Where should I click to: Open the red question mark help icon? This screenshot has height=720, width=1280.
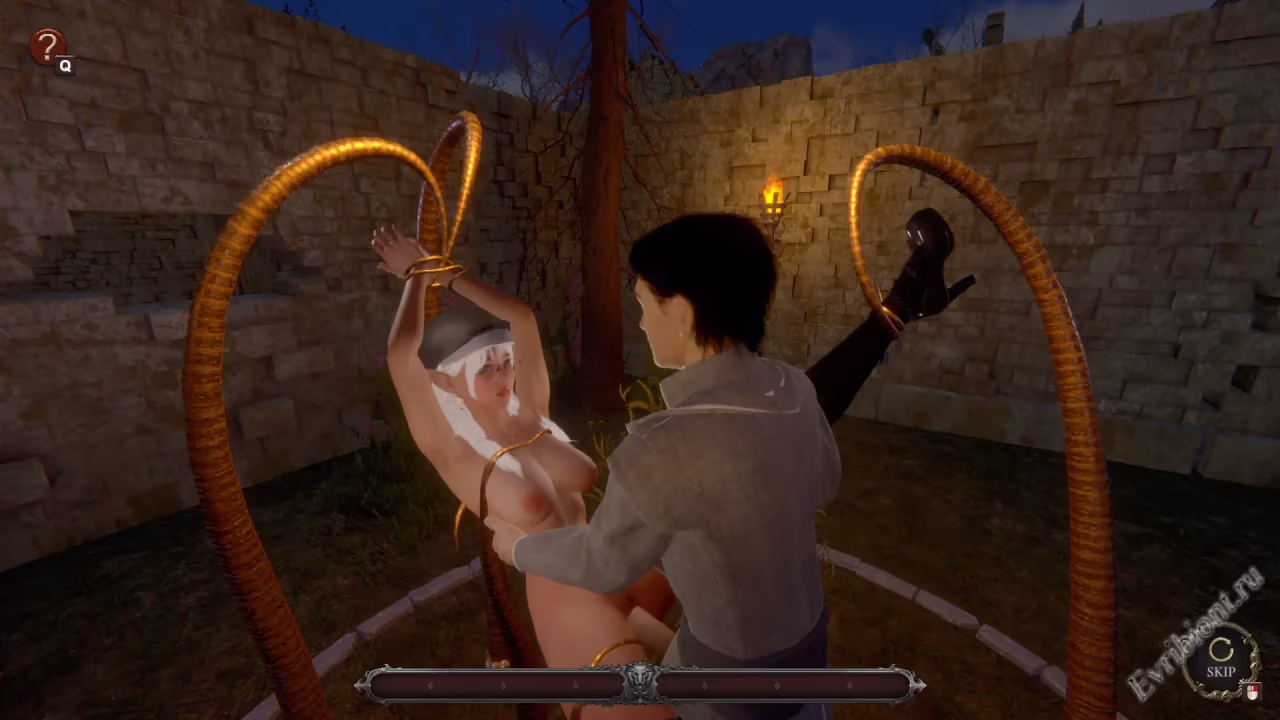click(x=46, y=46)
